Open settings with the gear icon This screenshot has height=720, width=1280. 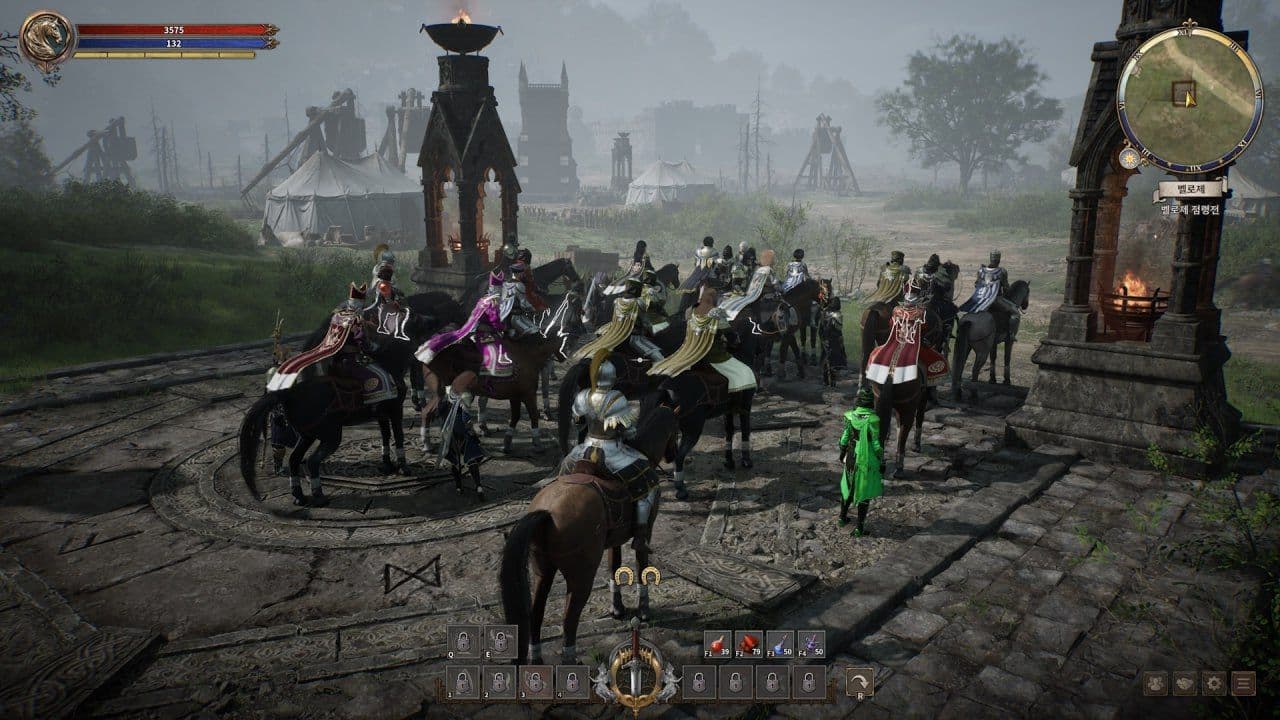coord(1214,684)
